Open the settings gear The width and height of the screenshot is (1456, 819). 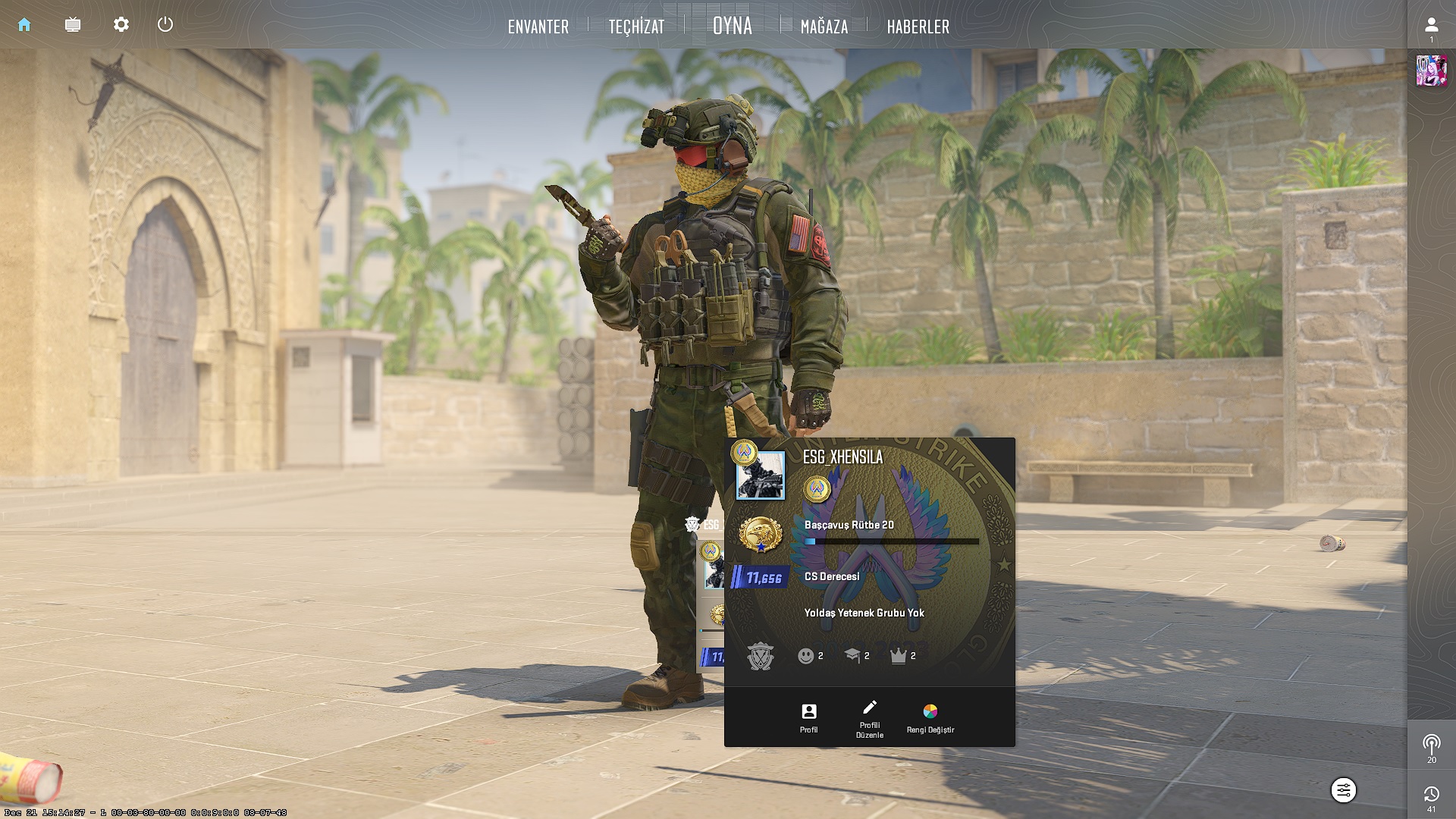coord(121,25)
